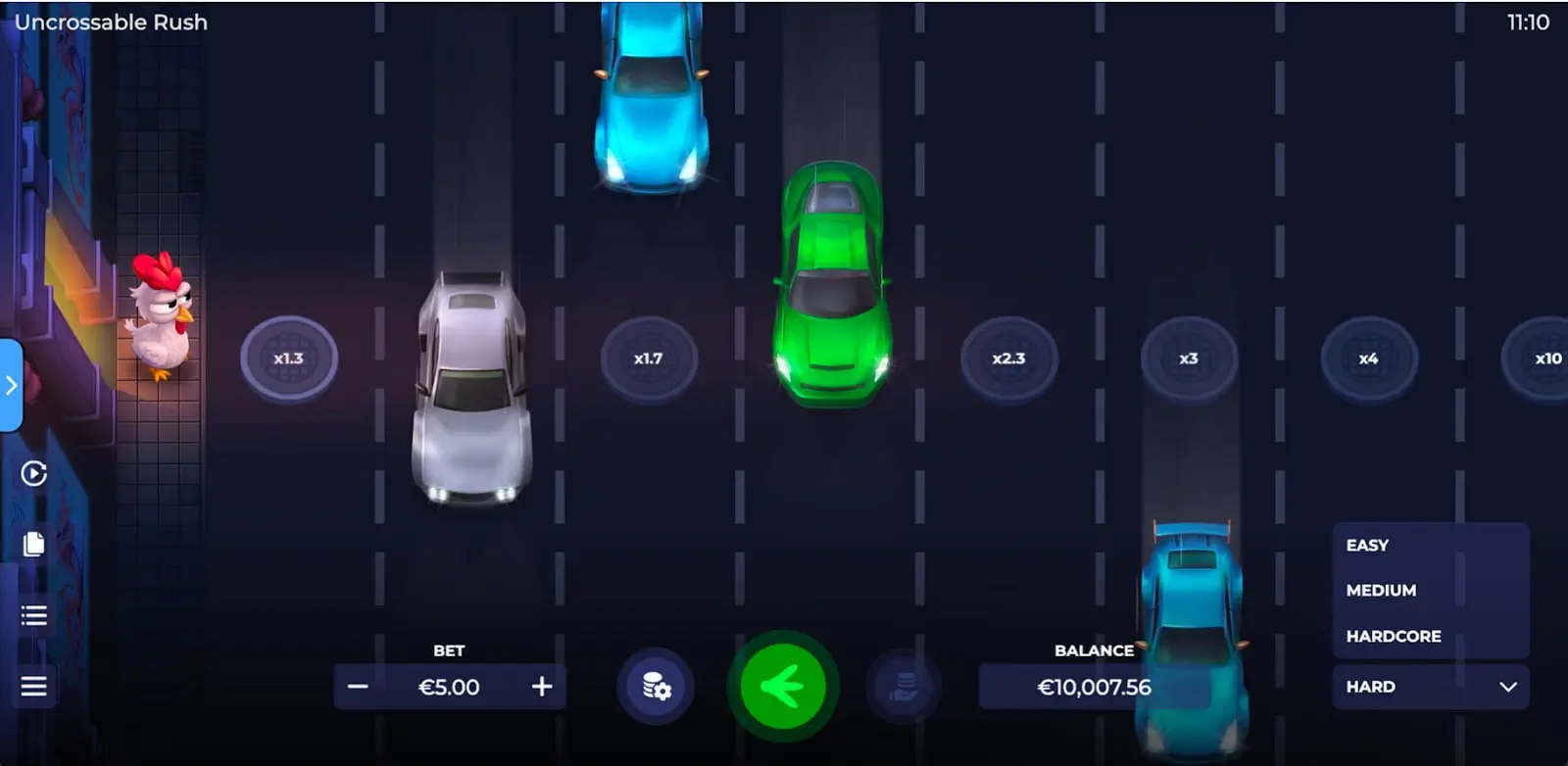Screen dimensions: 1568x766
Task: Click the €5.00 bet amount field
Action: point(450,687)
